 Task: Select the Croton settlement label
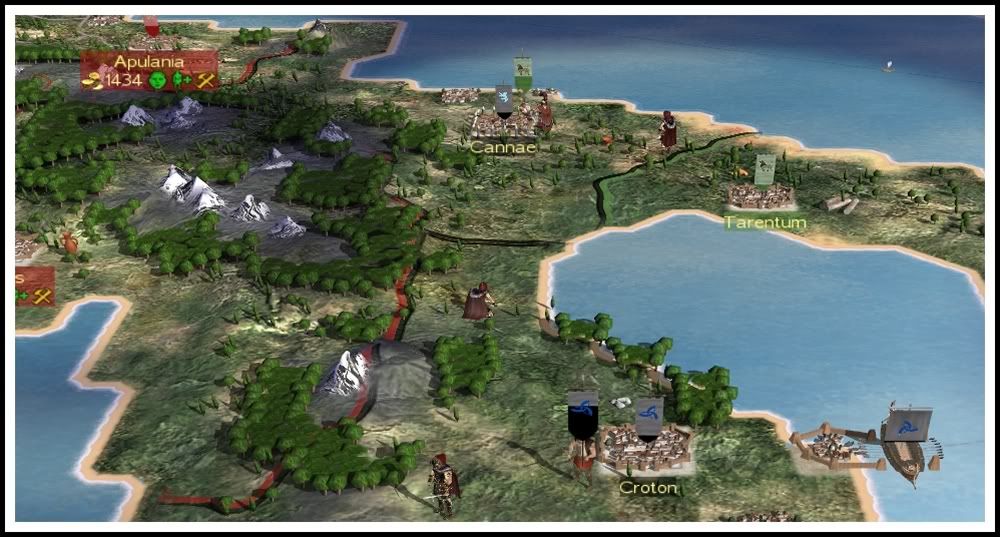[x=648, y=488]
